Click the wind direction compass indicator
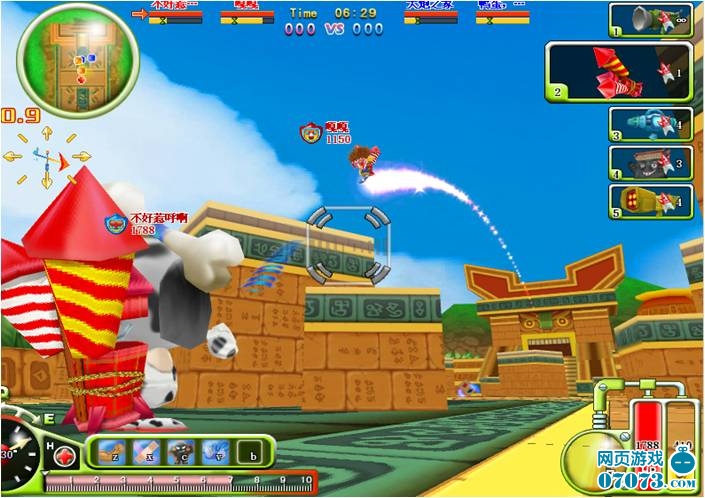 tap(46, 156)
